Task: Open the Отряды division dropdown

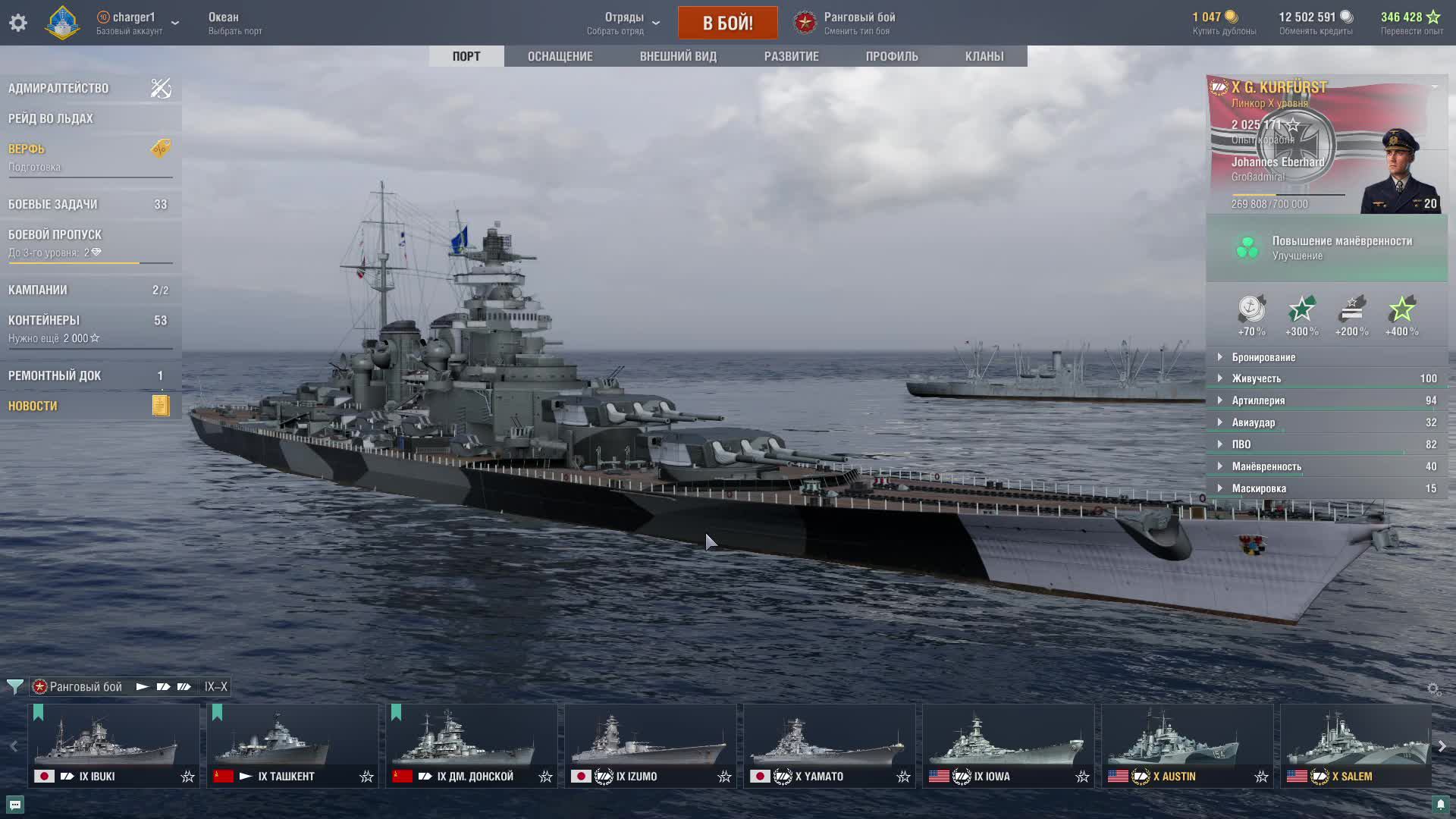Action: [x=624, y=23]
